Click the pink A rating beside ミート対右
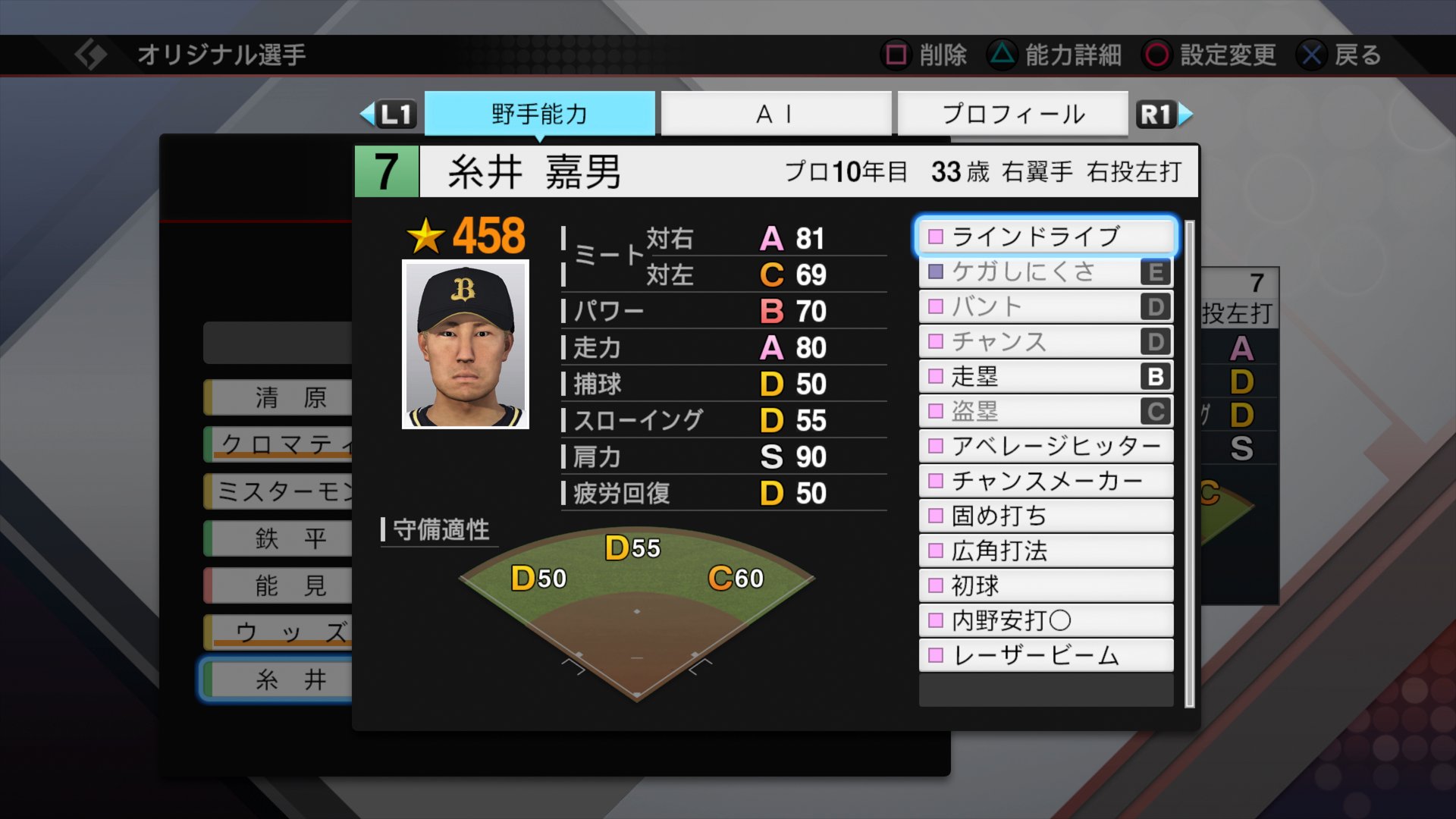This screenshot has width=1456, height=819. 771,237
